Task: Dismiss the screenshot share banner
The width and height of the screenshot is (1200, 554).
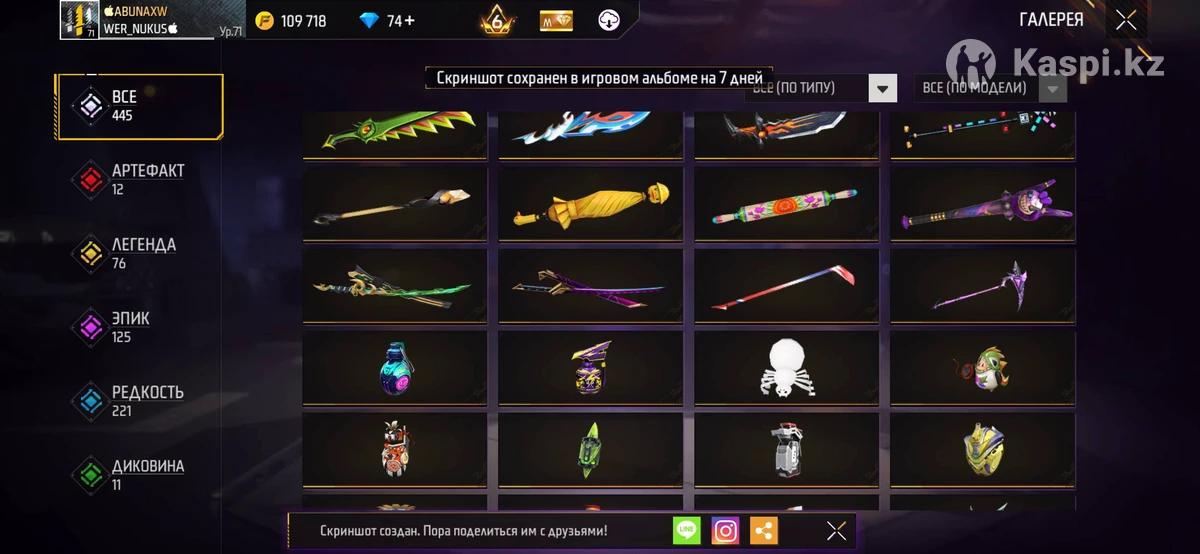Action: pyautogui.click(x=836, y=531)
